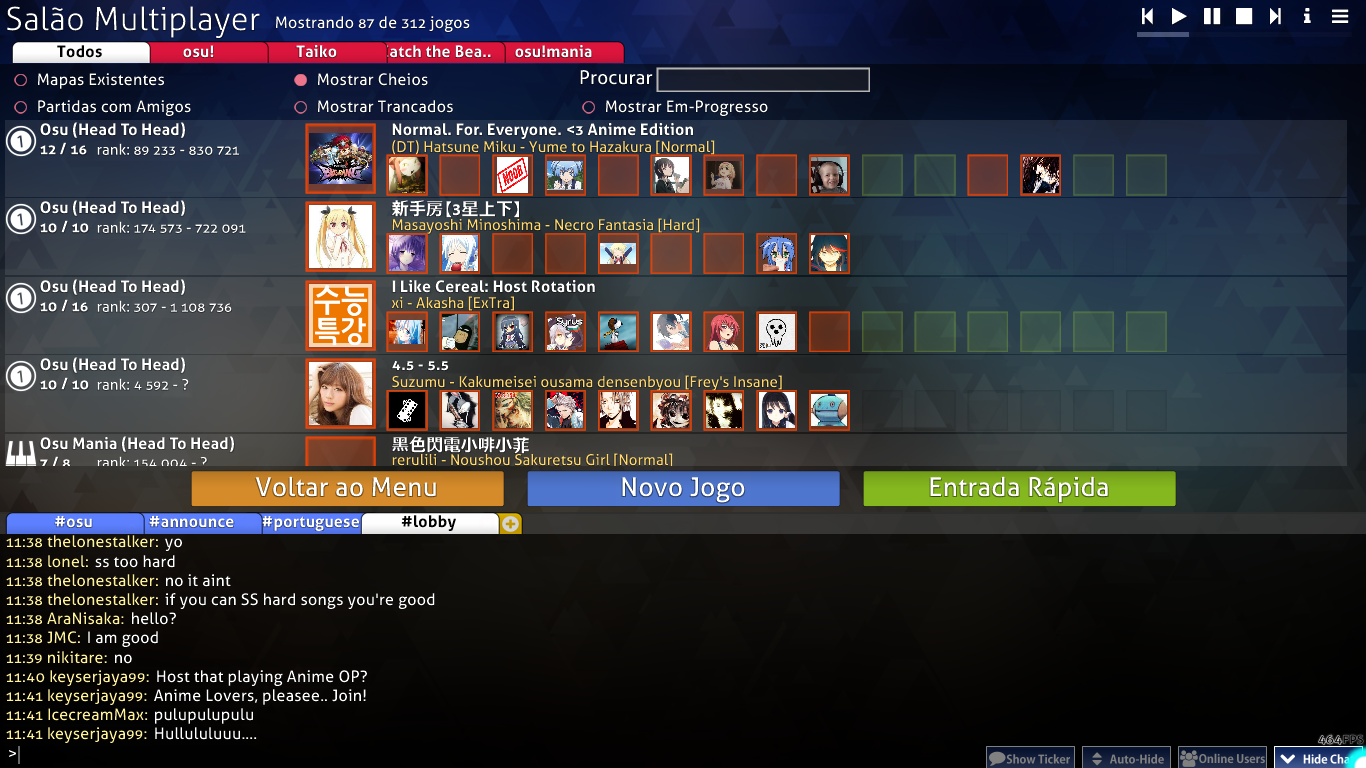Image resolution: width=1366 pixels, height=768 pixels.
Task: Click Voltar ao Menu
Action: tap(346, 488)
